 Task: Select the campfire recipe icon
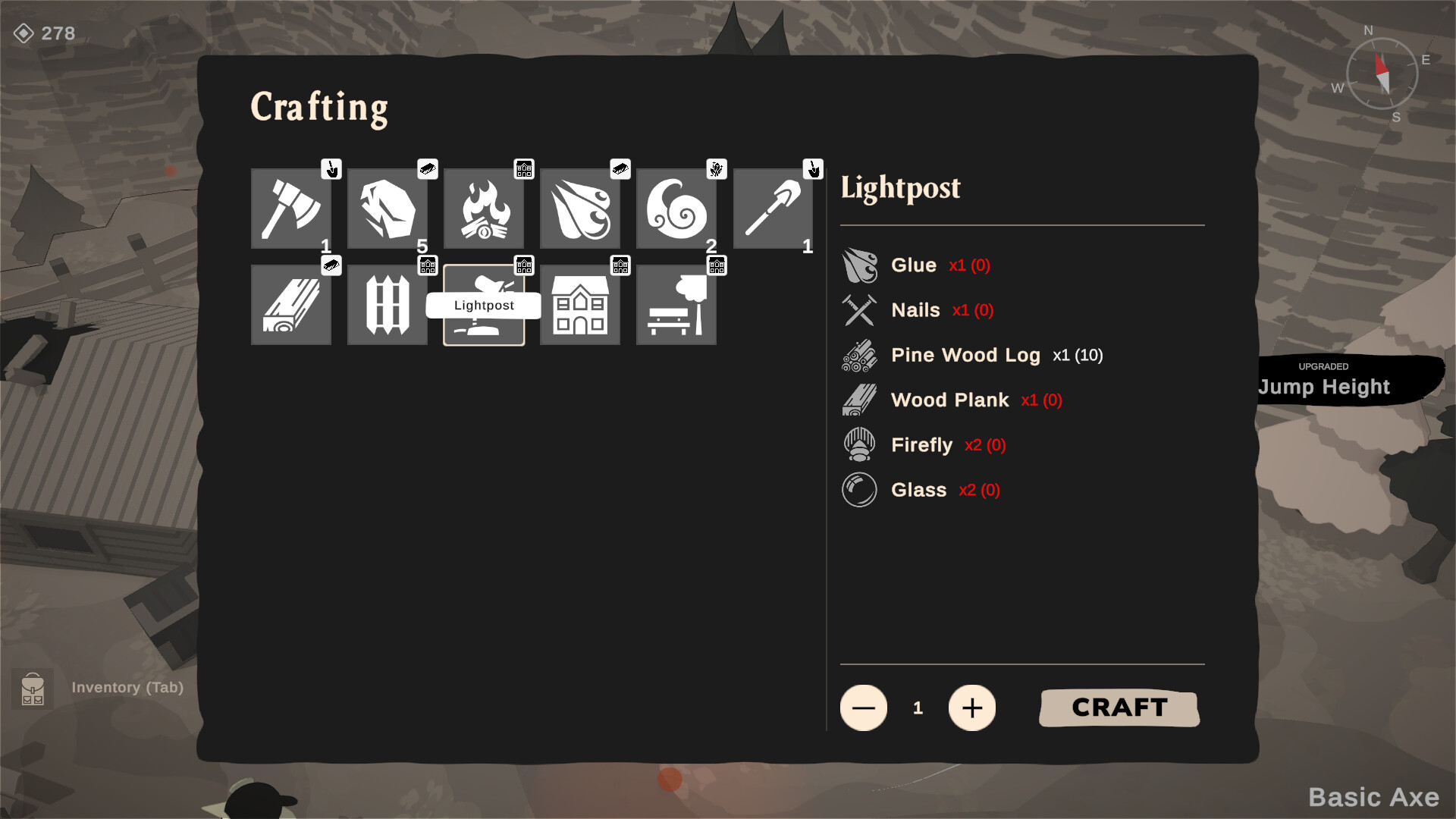(x=484, y=209)
